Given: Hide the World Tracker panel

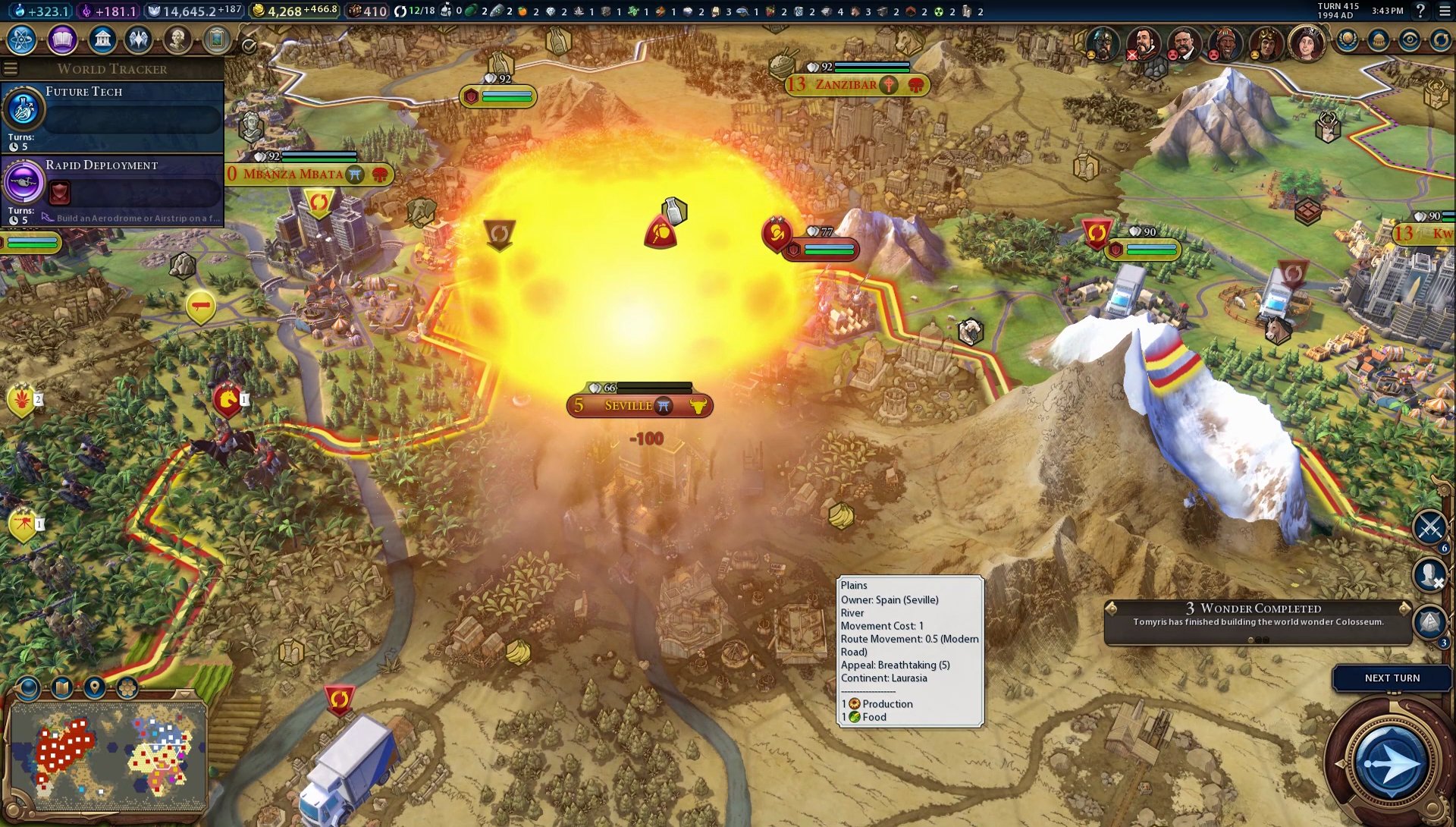Looking at the screenshot, I should (x=10, y=68).
